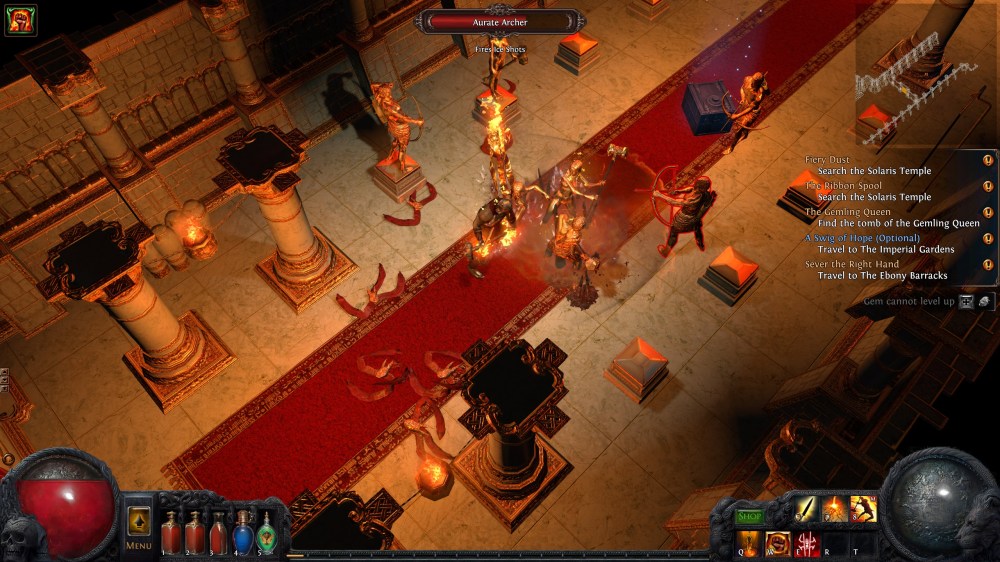Activate the red totem skill on E
The image size is (1000, 562).
[x=806, y=544]
